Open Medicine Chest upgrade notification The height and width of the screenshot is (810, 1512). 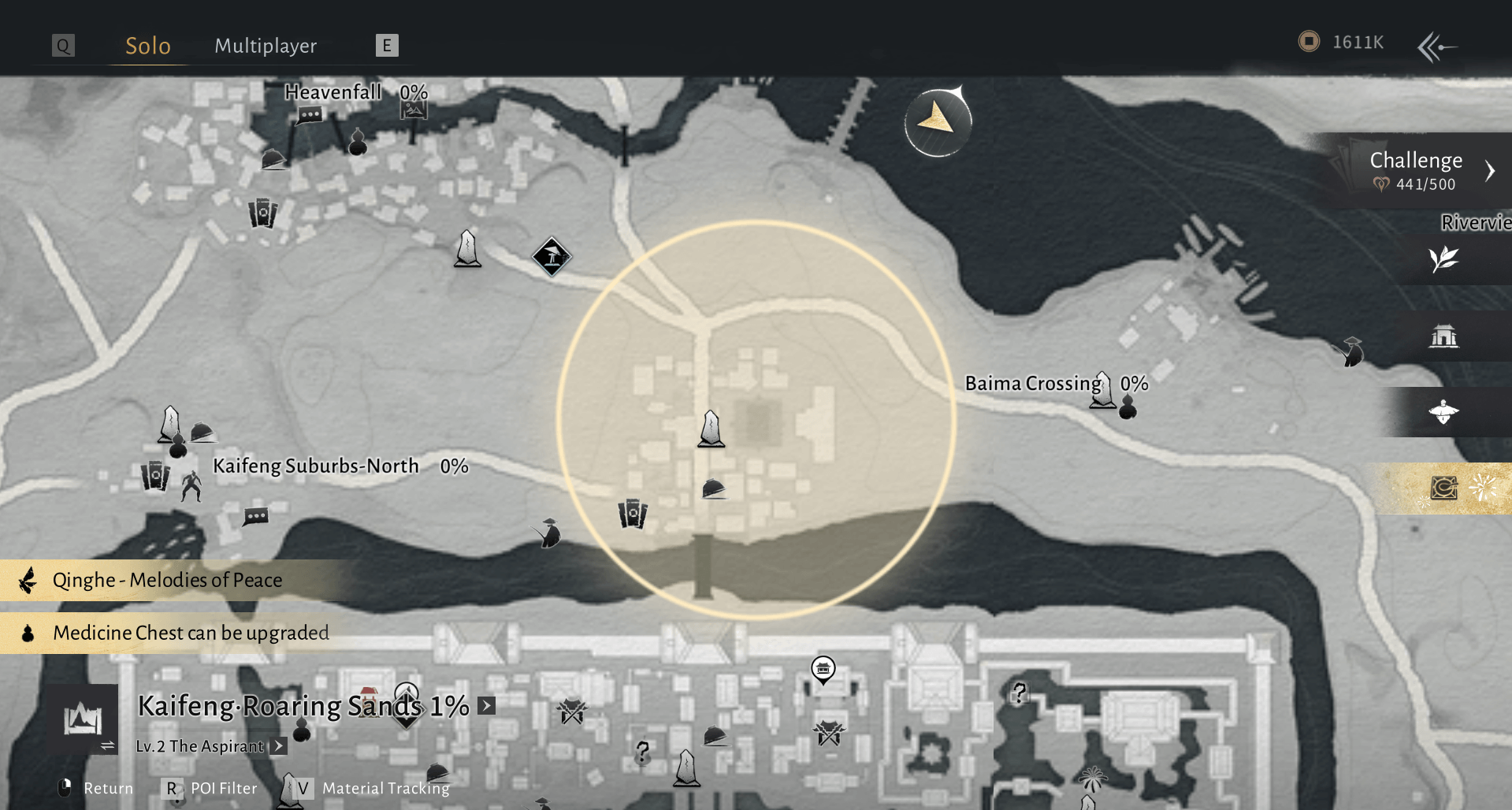click(191, 634)
